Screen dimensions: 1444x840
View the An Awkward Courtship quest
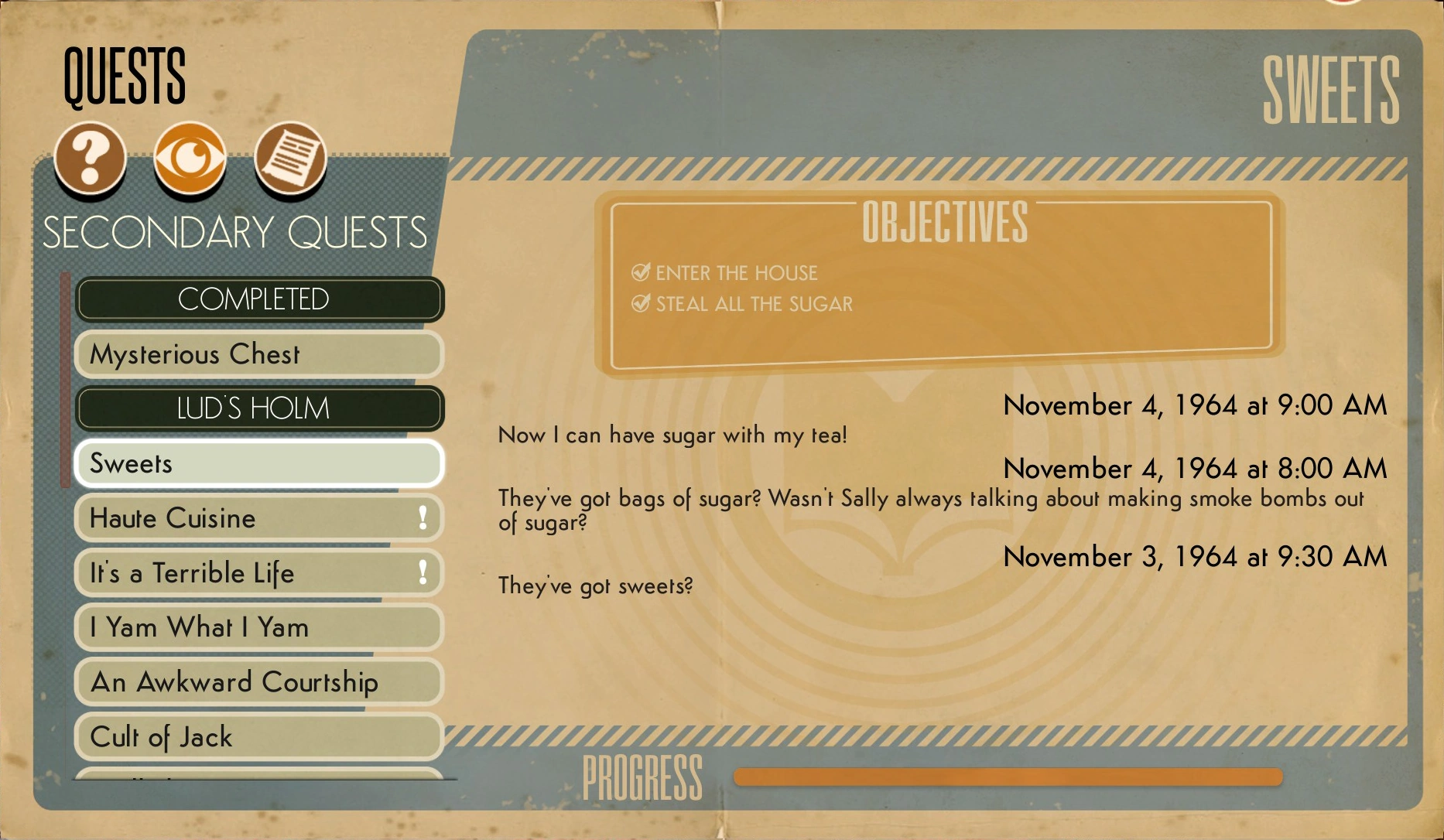click(x=232, y=682)
